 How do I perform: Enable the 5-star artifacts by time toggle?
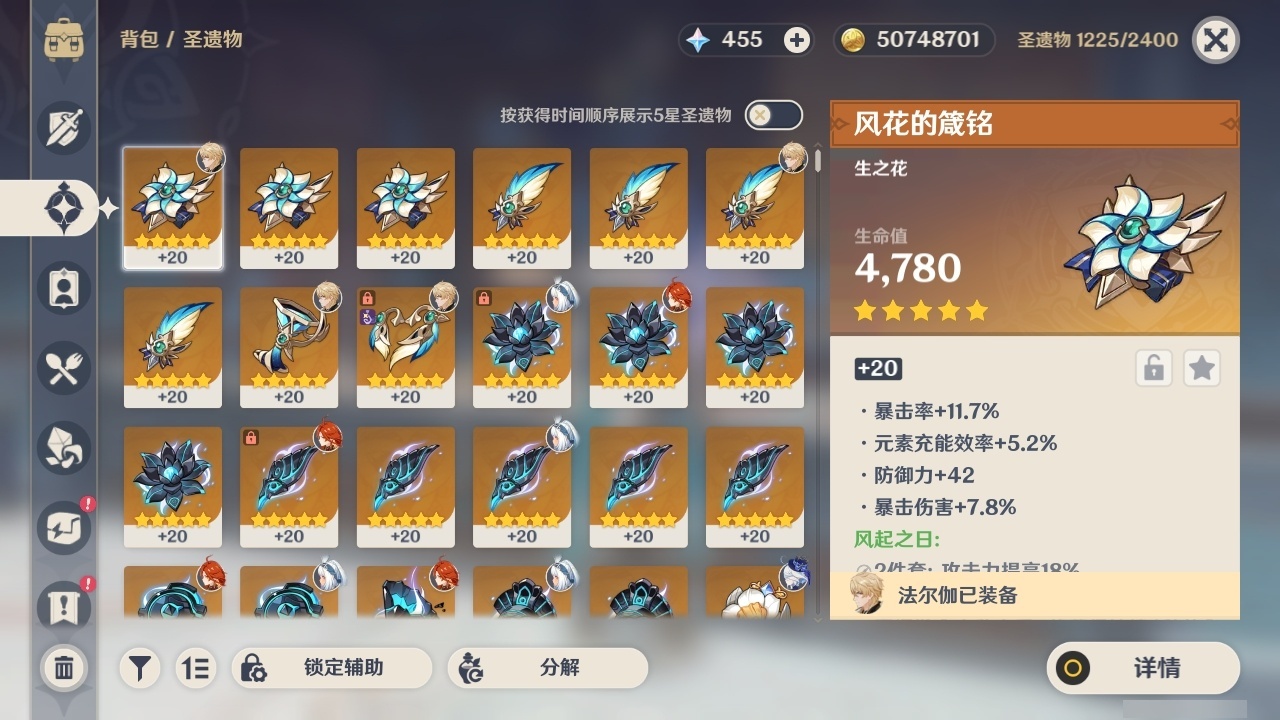[x=771, y=115]
